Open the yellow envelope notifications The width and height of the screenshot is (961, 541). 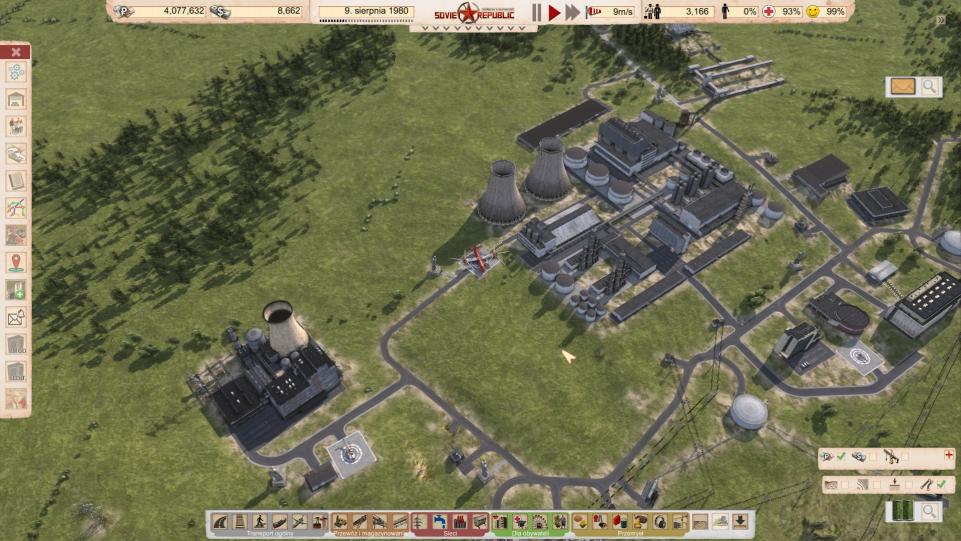(x=902, y=87)
